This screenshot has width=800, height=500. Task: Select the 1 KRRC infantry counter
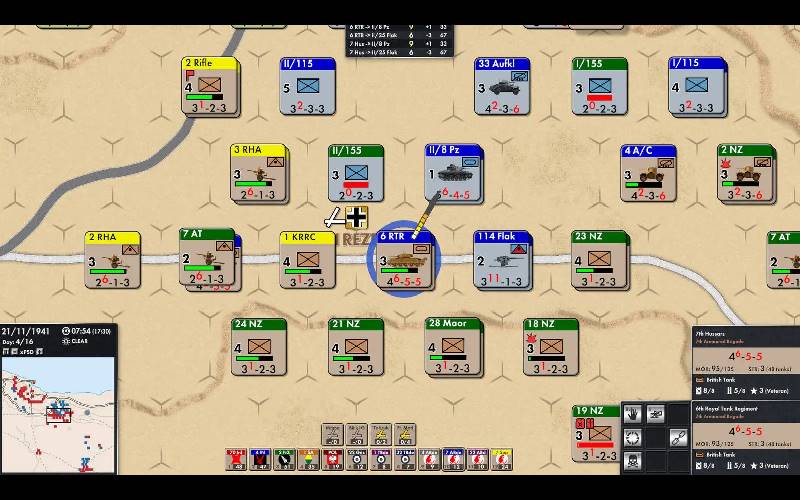307,260
